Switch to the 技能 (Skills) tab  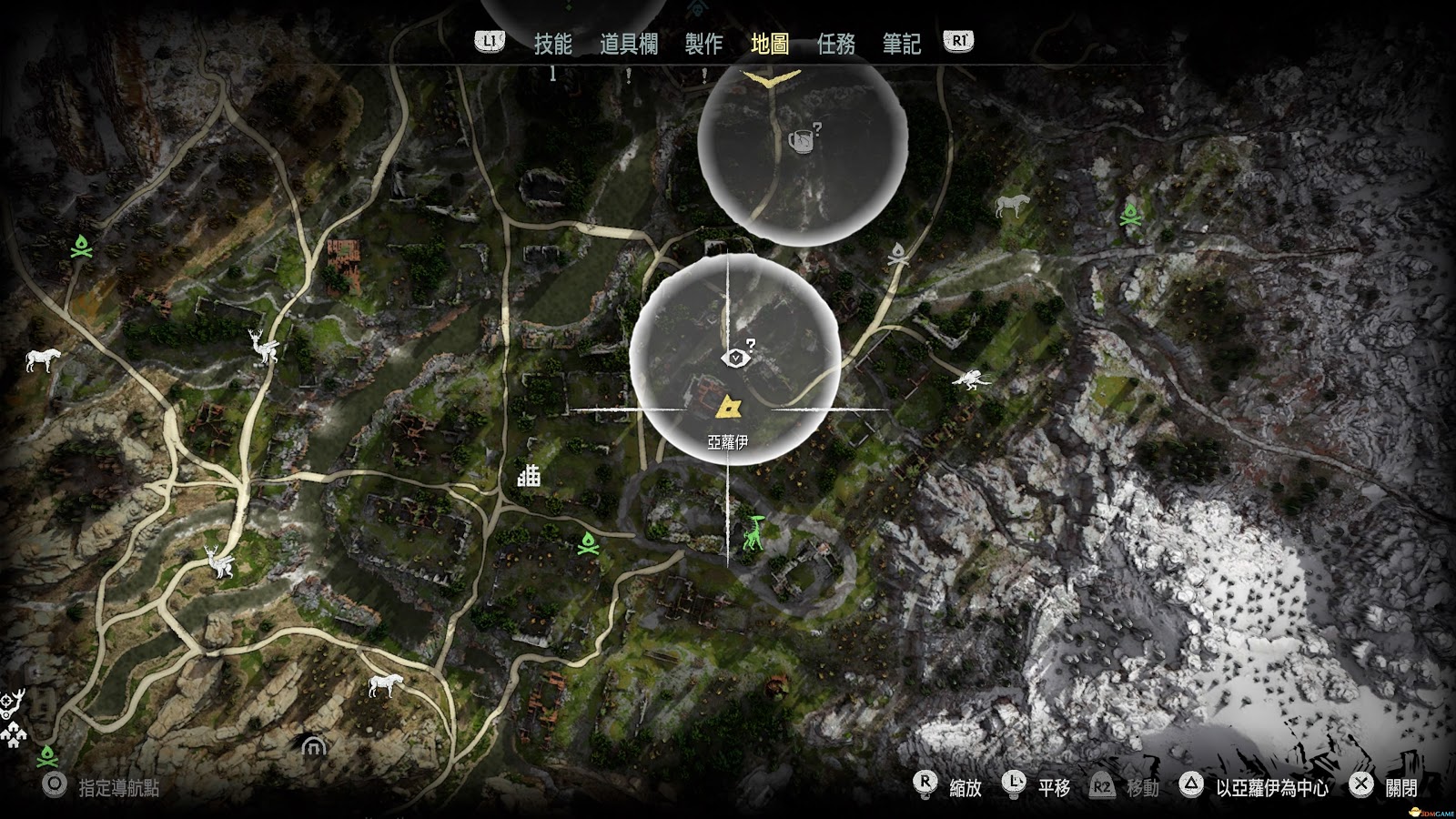click(x=552, y=44)
